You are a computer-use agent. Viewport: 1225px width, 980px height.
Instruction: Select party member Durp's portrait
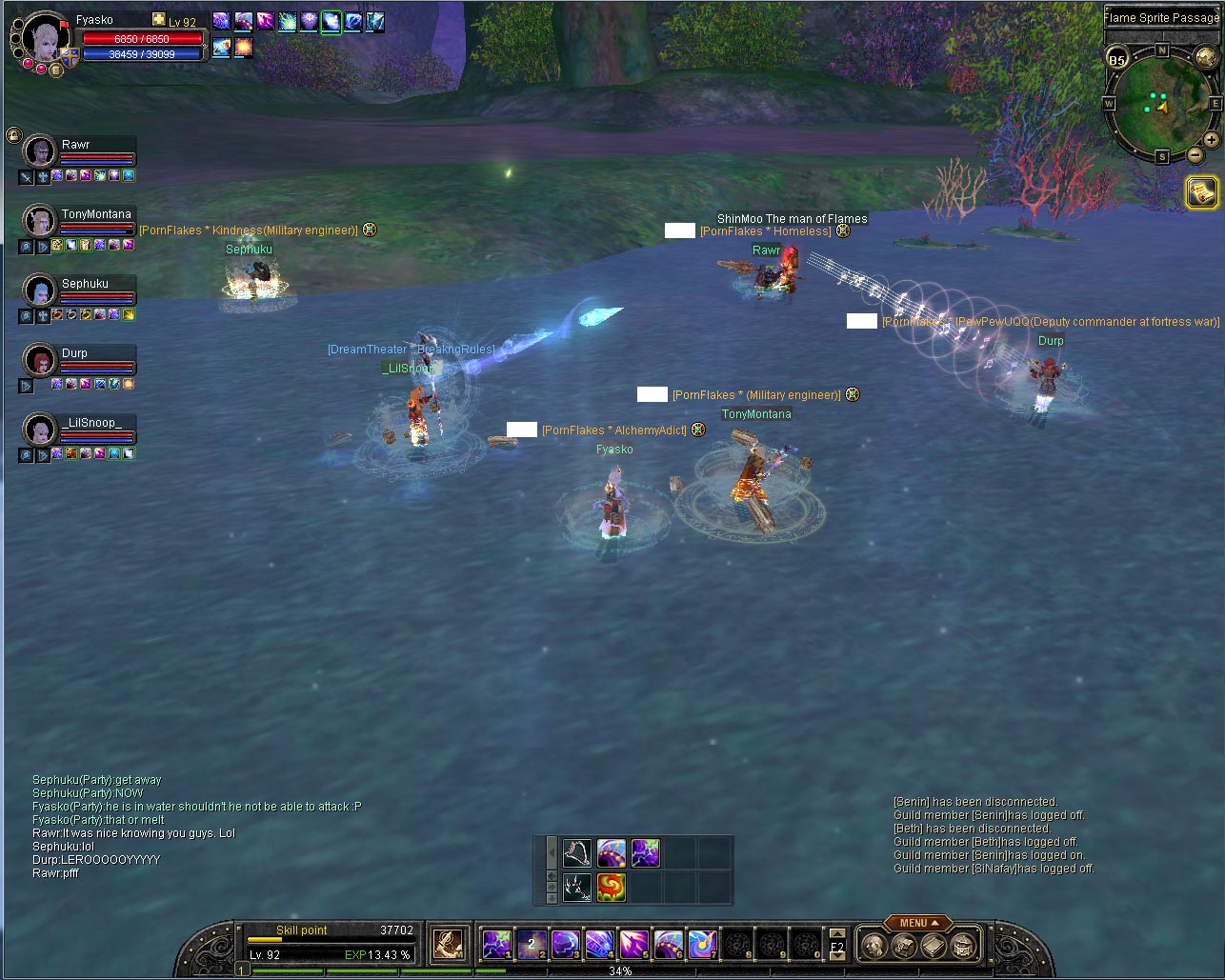tap(40, 360)
